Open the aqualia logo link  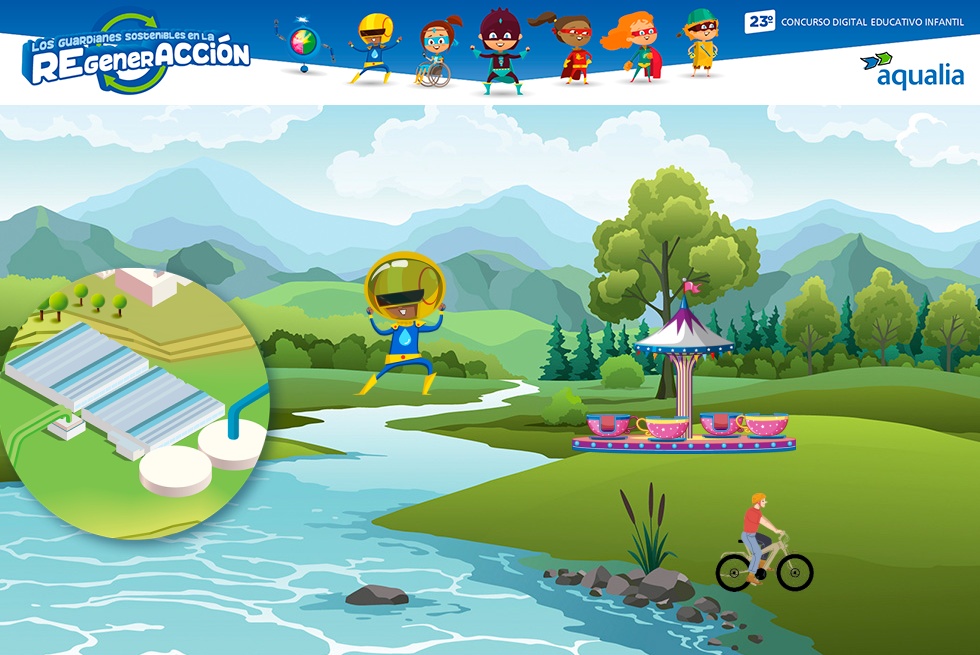point(911,70)
